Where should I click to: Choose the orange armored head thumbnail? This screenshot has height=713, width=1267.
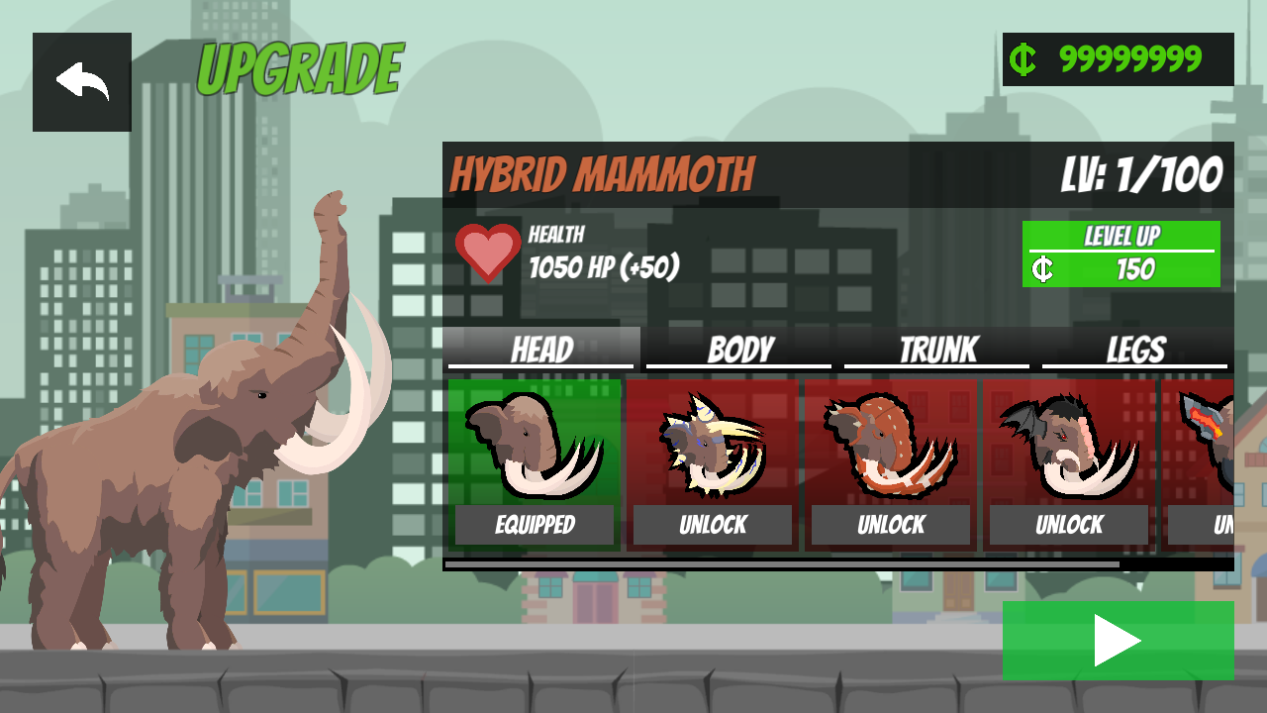point(890,445)
